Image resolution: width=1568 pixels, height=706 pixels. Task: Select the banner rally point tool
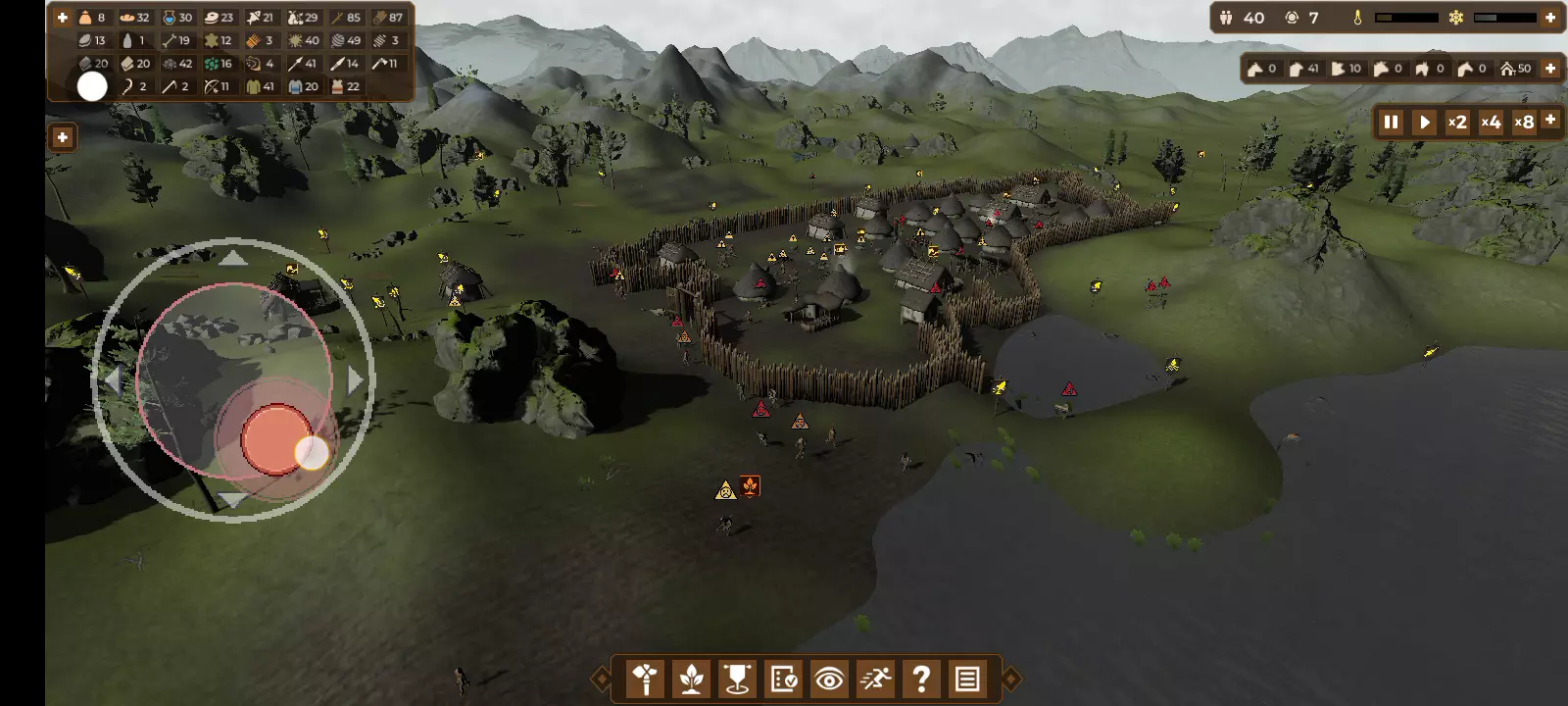[737, 679]
